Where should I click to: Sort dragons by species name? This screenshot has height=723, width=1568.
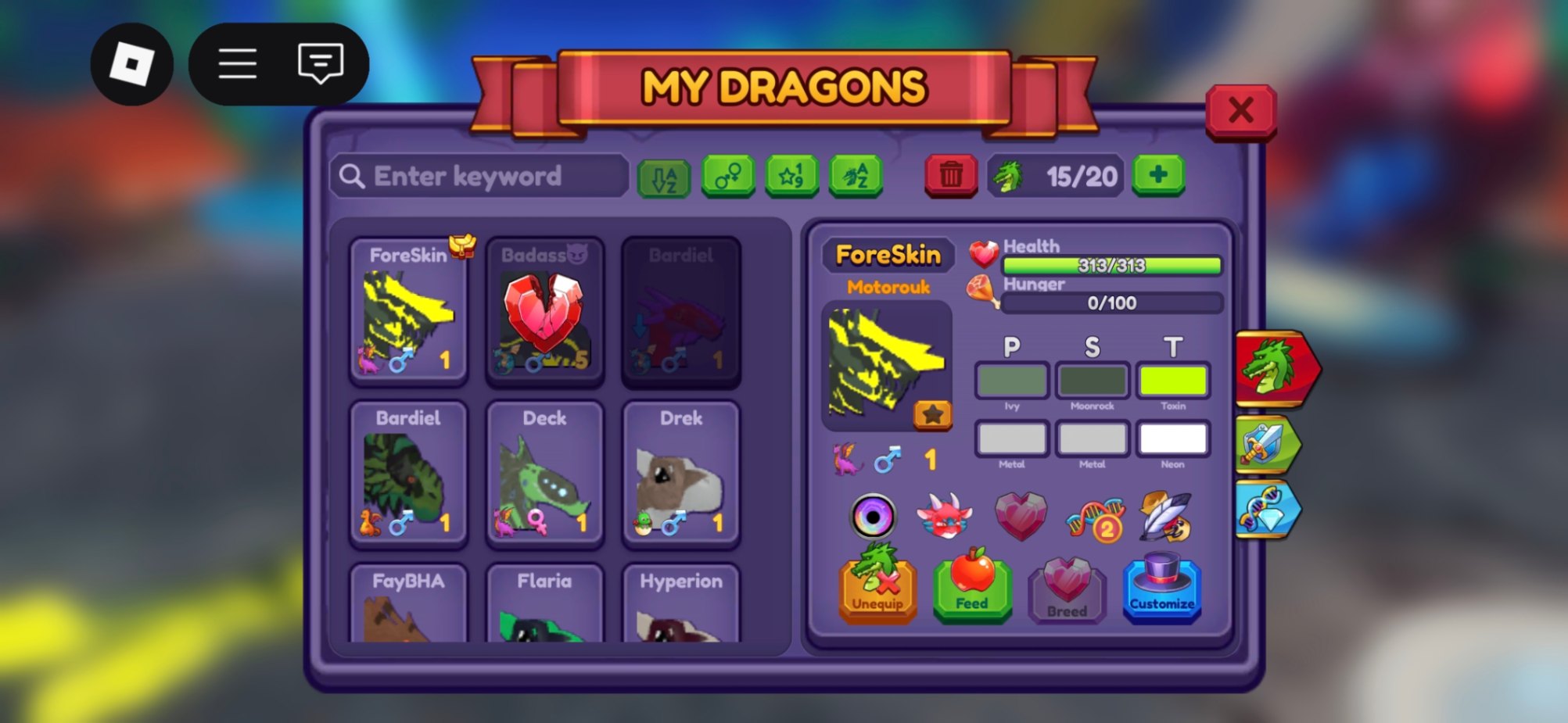pos(856,175)
